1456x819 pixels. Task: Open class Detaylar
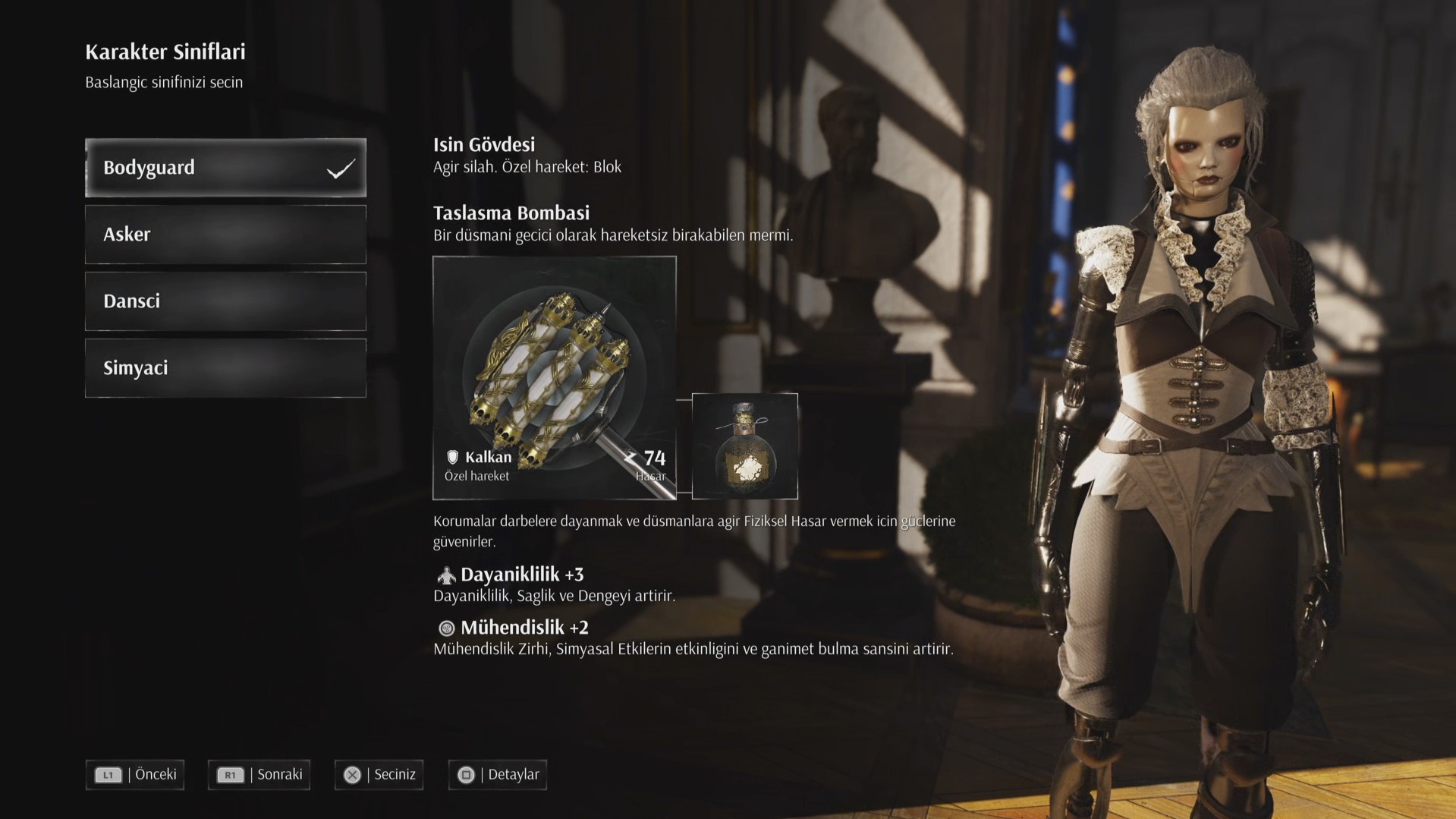(x=497, y=775)
